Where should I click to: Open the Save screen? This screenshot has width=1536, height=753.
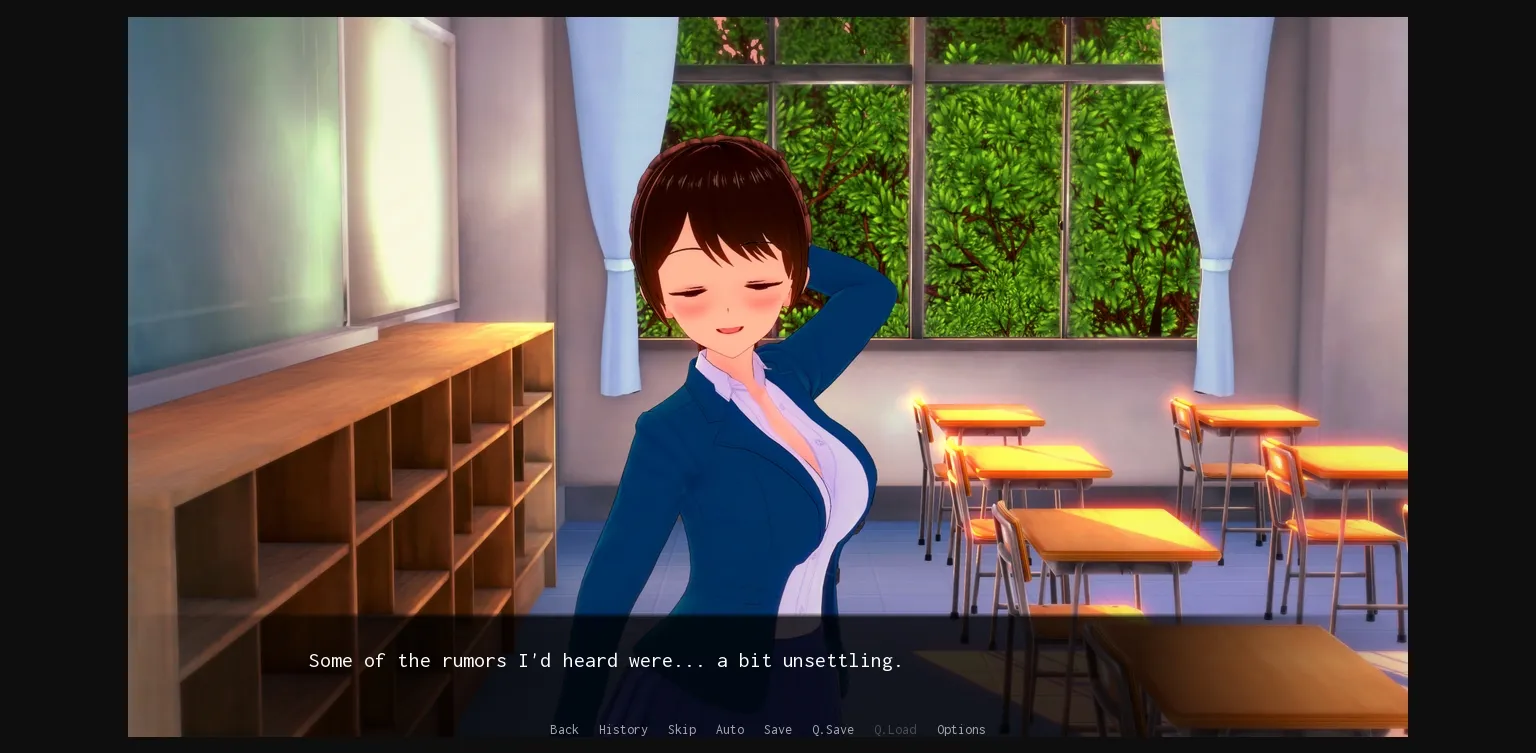click(777, 729)
